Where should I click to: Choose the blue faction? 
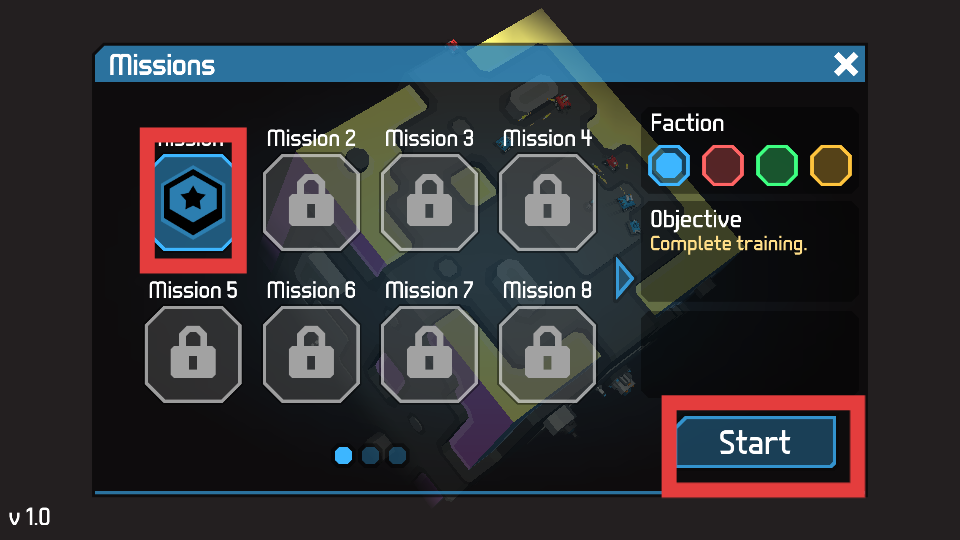669,165
